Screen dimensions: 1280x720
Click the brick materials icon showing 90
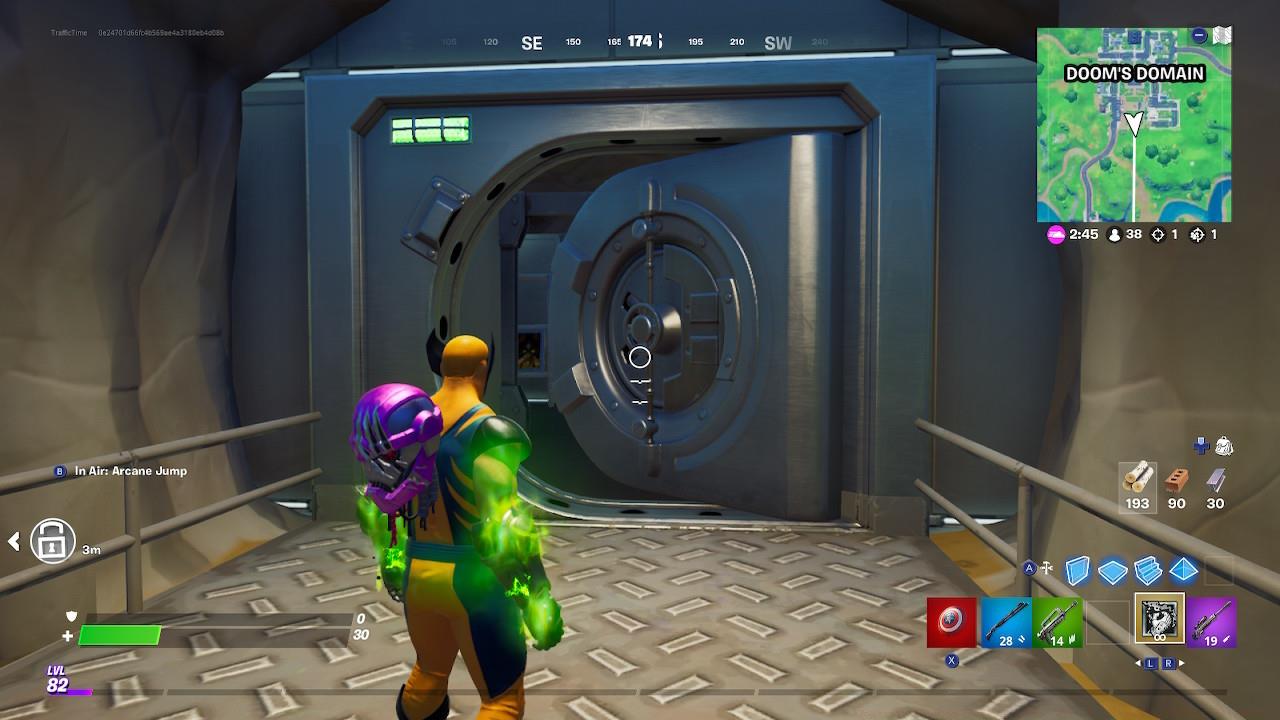pyautogui.click(x=1176, y=478)
